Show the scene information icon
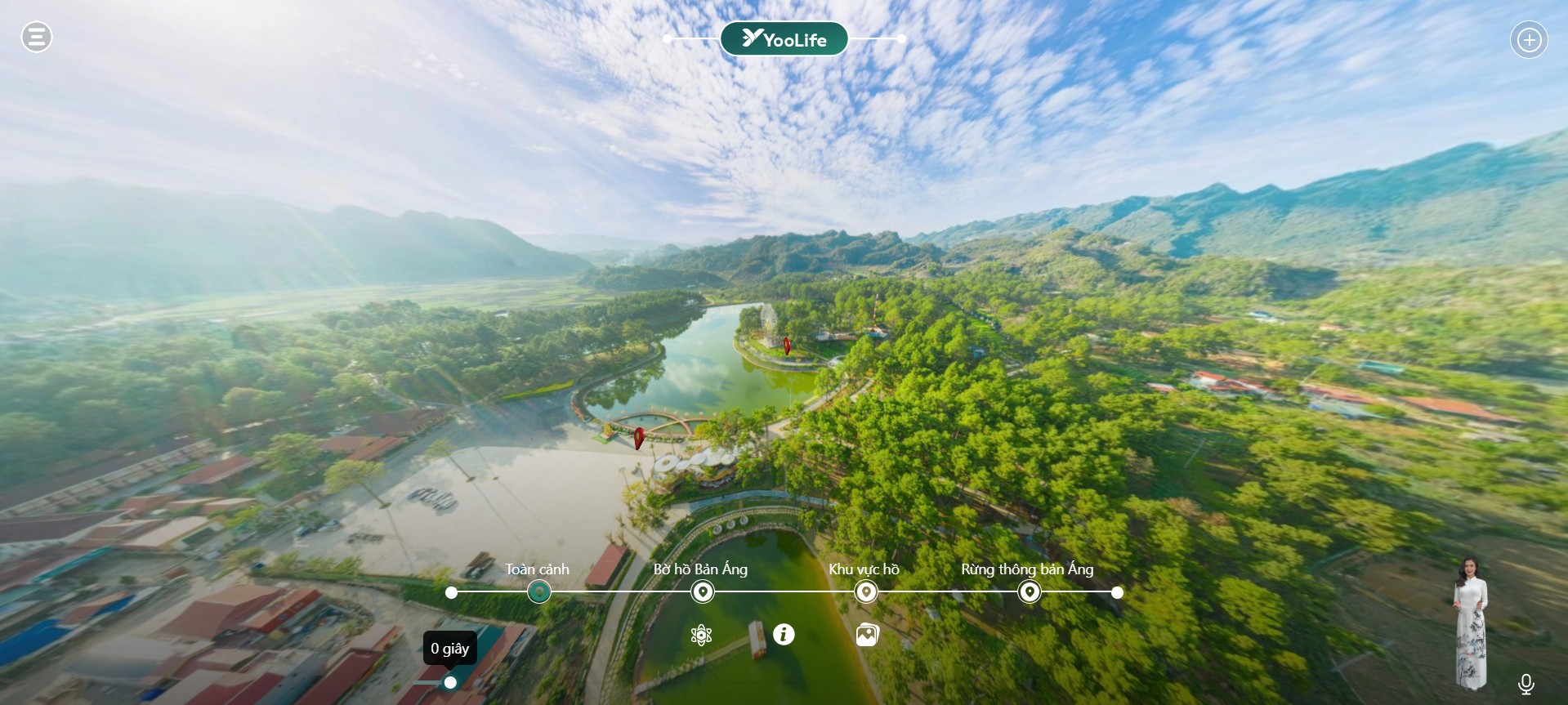This screenshot has width=1568, height=705. (784, 634)
